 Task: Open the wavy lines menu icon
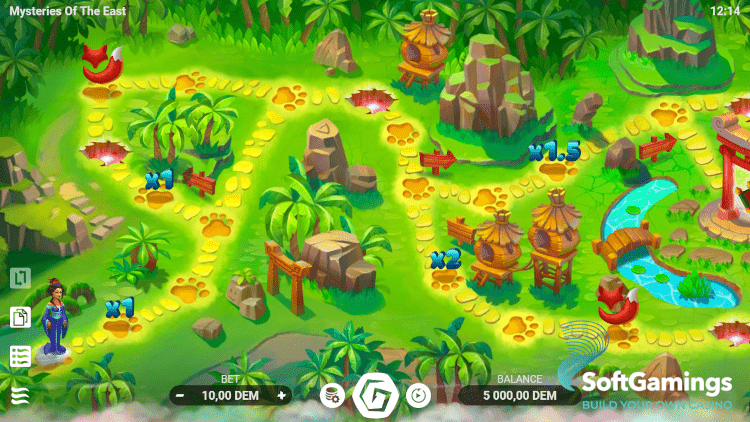pyautogui.click(x=20, y=395)
